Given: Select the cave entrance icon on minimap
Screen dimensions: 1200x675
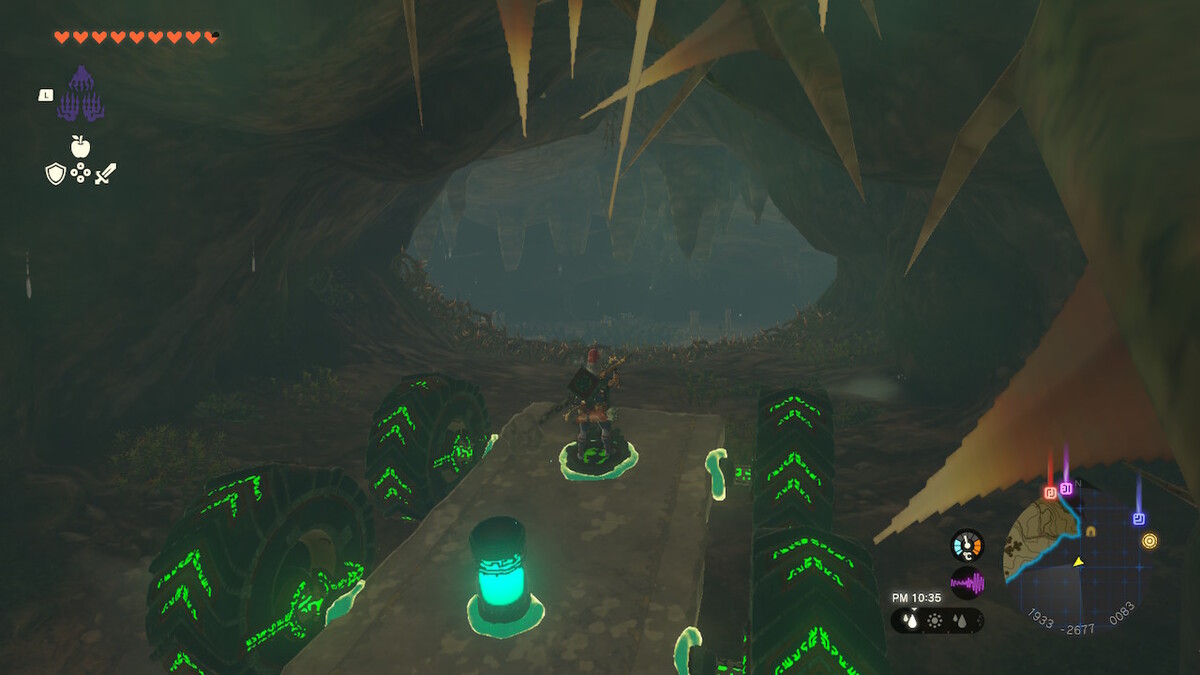Looking at the screenshot, I should [x=1091, y=531].
